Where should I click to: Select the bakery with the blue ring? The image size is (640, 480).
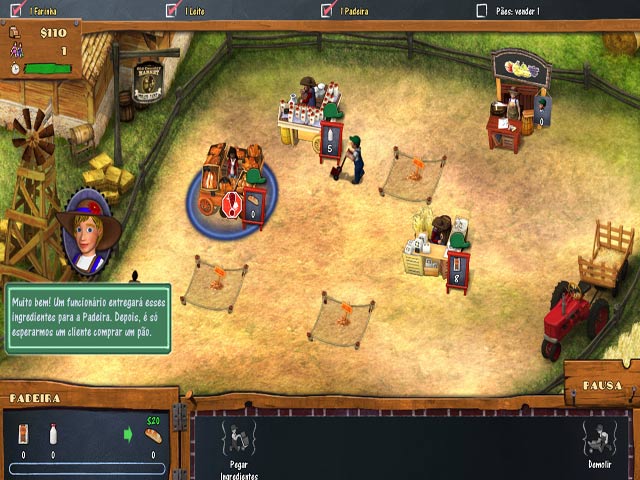coord(228,182)
